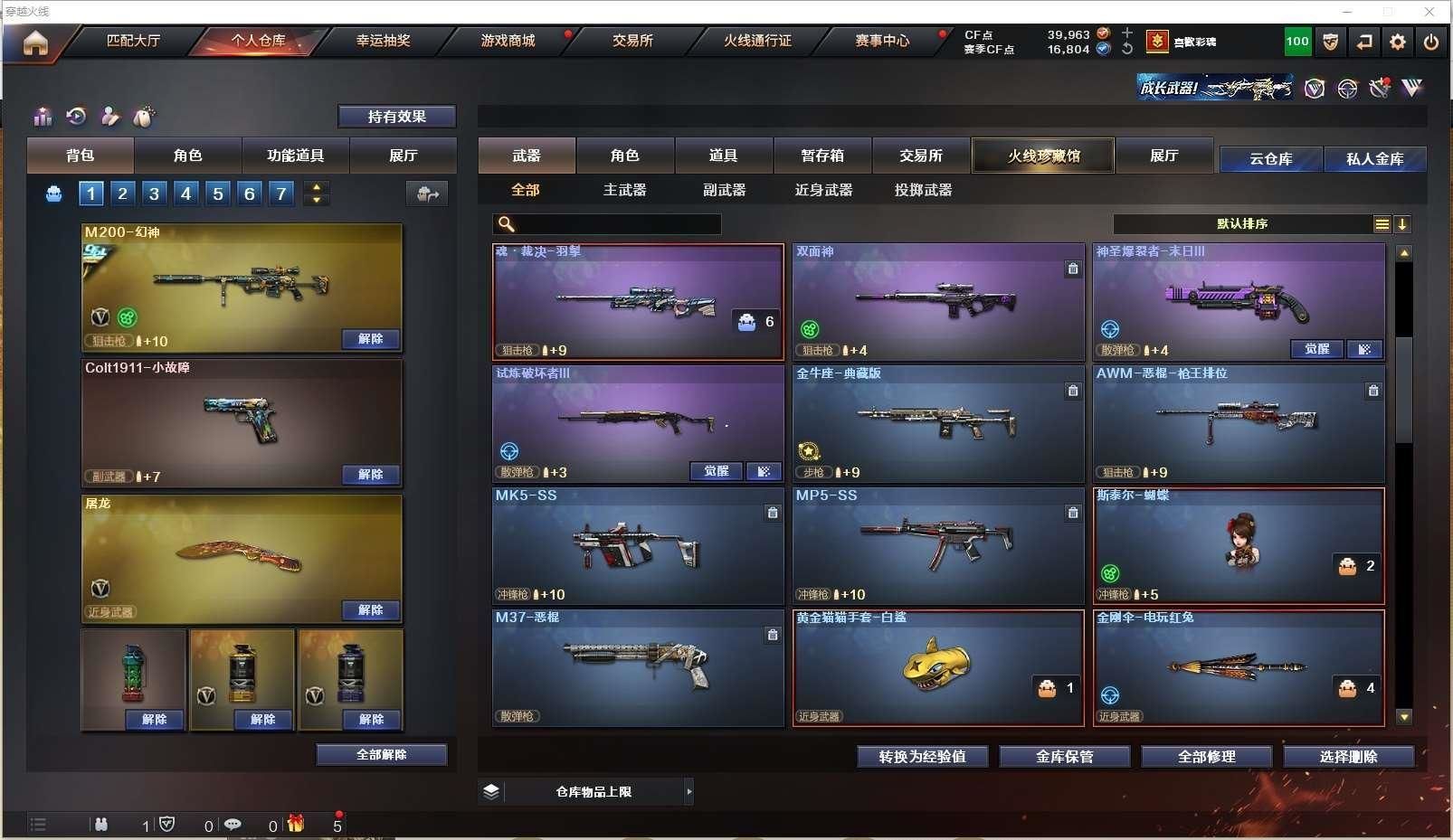This screenshot has height=840, width=1453.
Task: Unequip the Colt1911-小故障 pistol
Action: pos(370,475)
